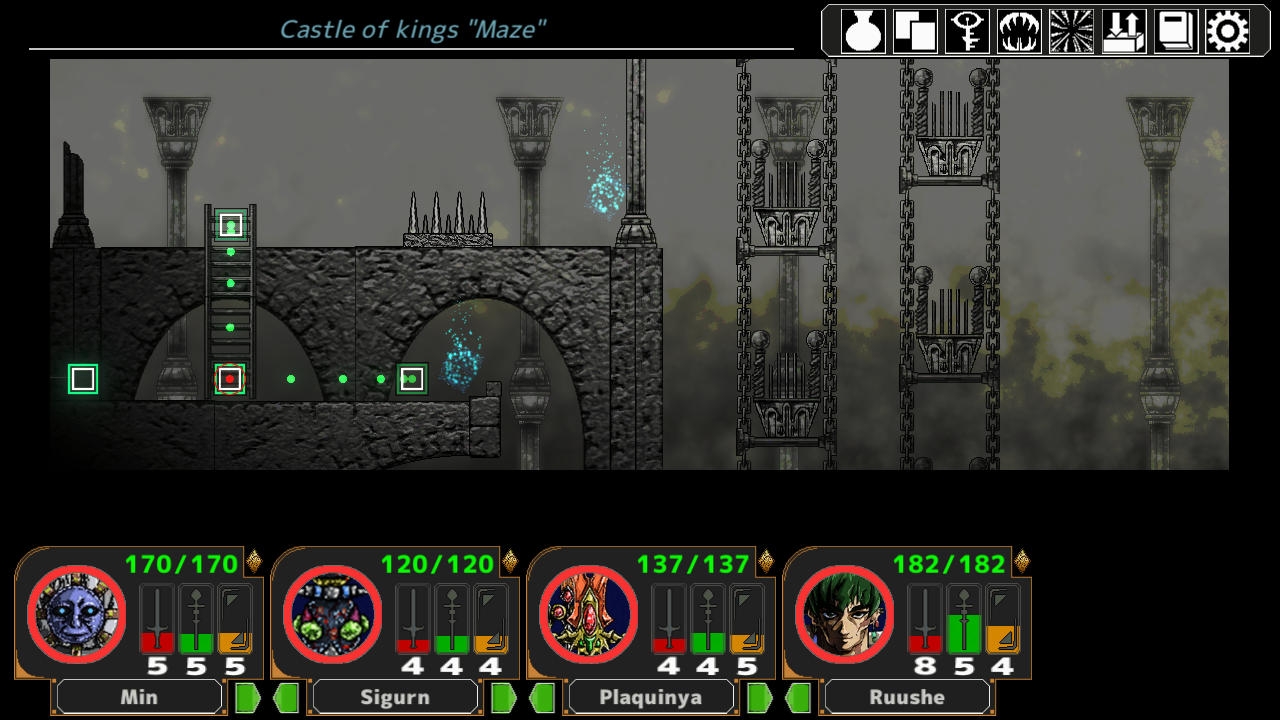
Task: Click the Min name button
Action: 139,697
